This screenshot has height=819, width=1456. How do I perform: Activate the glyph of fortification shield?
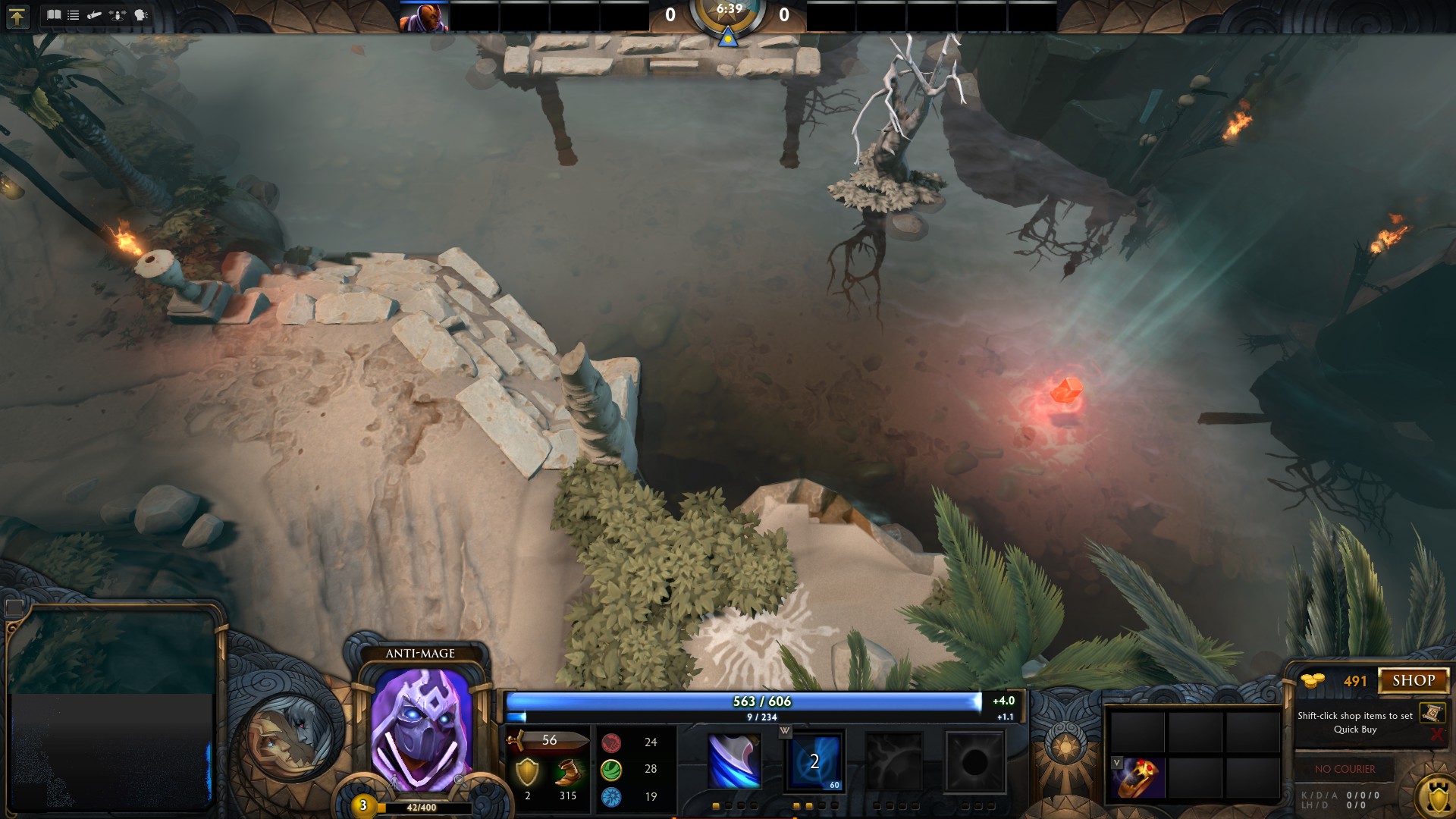[1437, 796]
